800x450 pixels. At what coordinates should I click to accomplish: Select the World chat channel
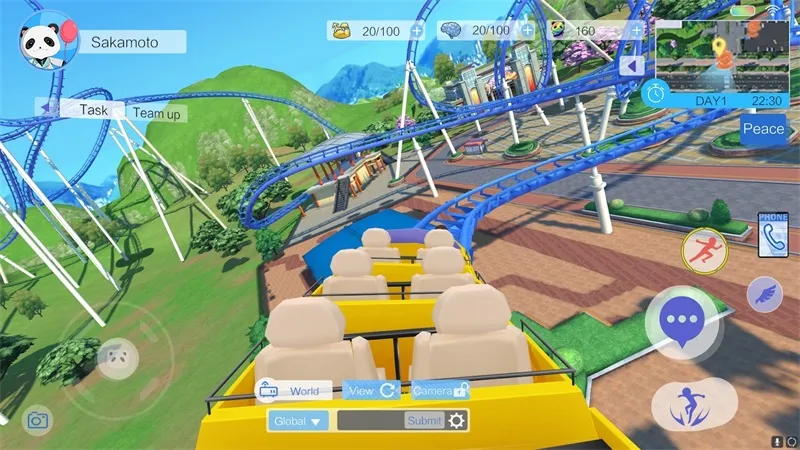[x=293, y=391]
